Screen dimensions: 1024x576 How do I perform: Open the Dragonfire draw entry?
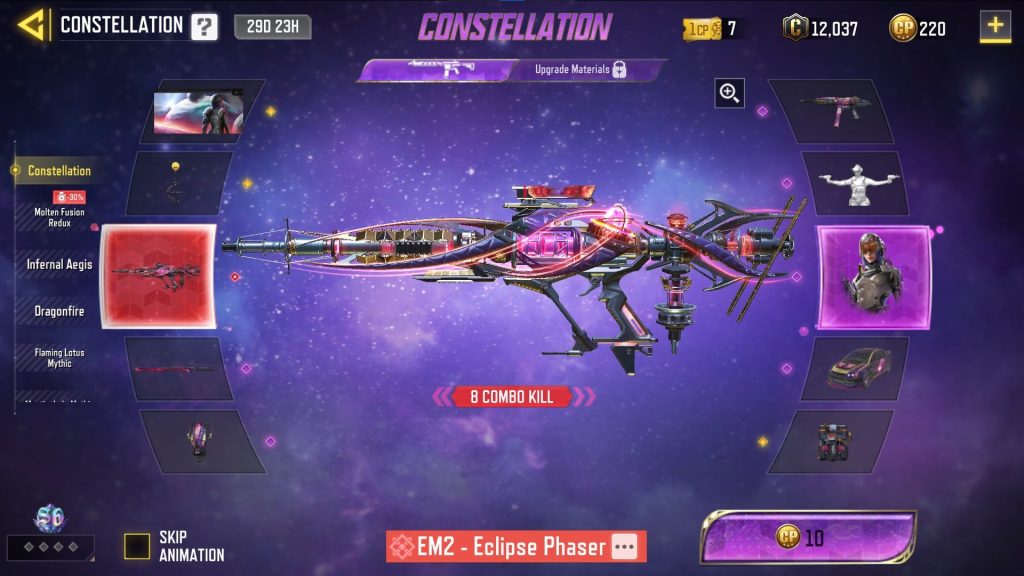[59, 311]
